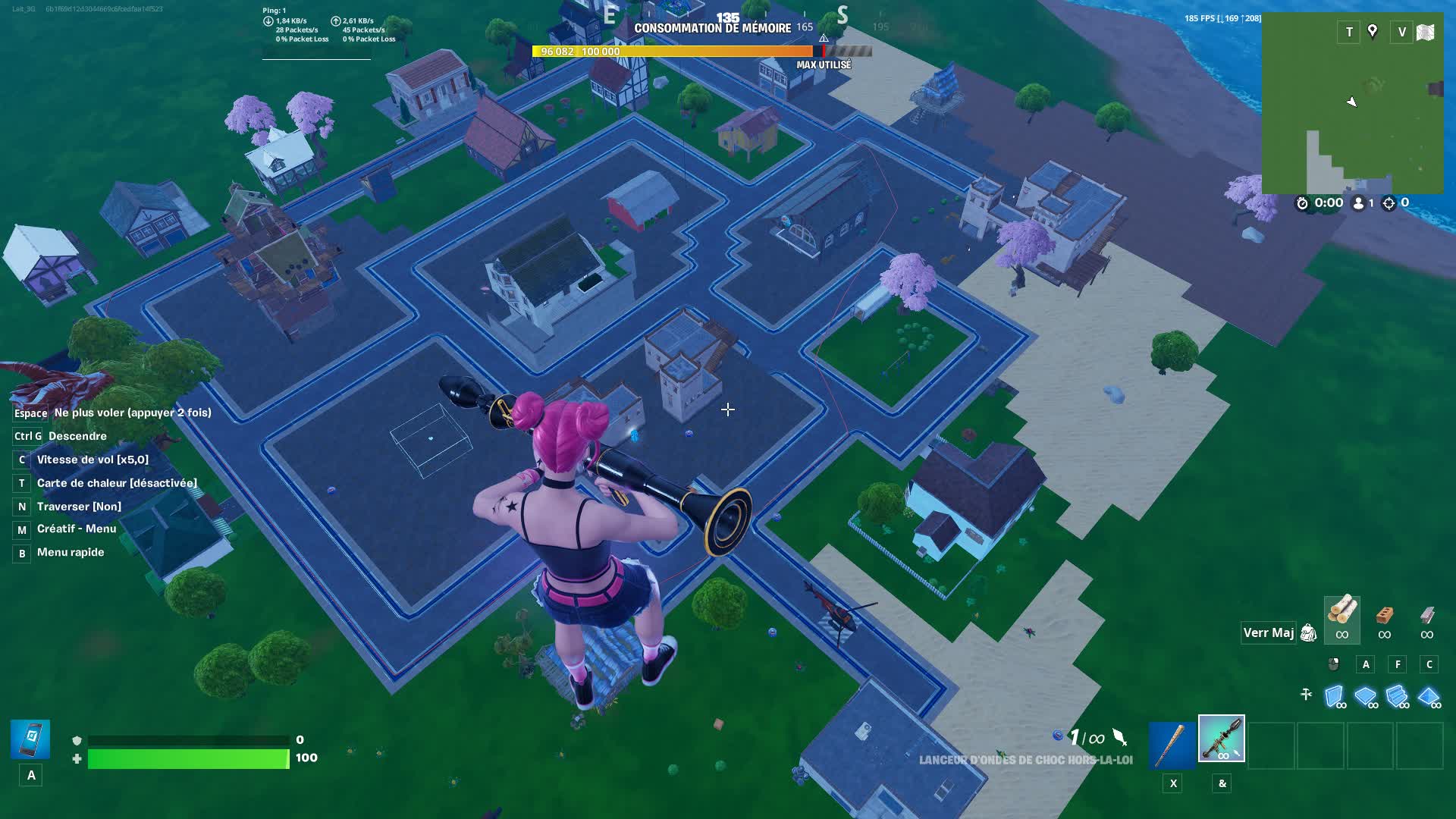The width and height of the screenshot is (1456, 819).
Task: Open the T option beside the minimap
Action: (x=1348, y=32)
